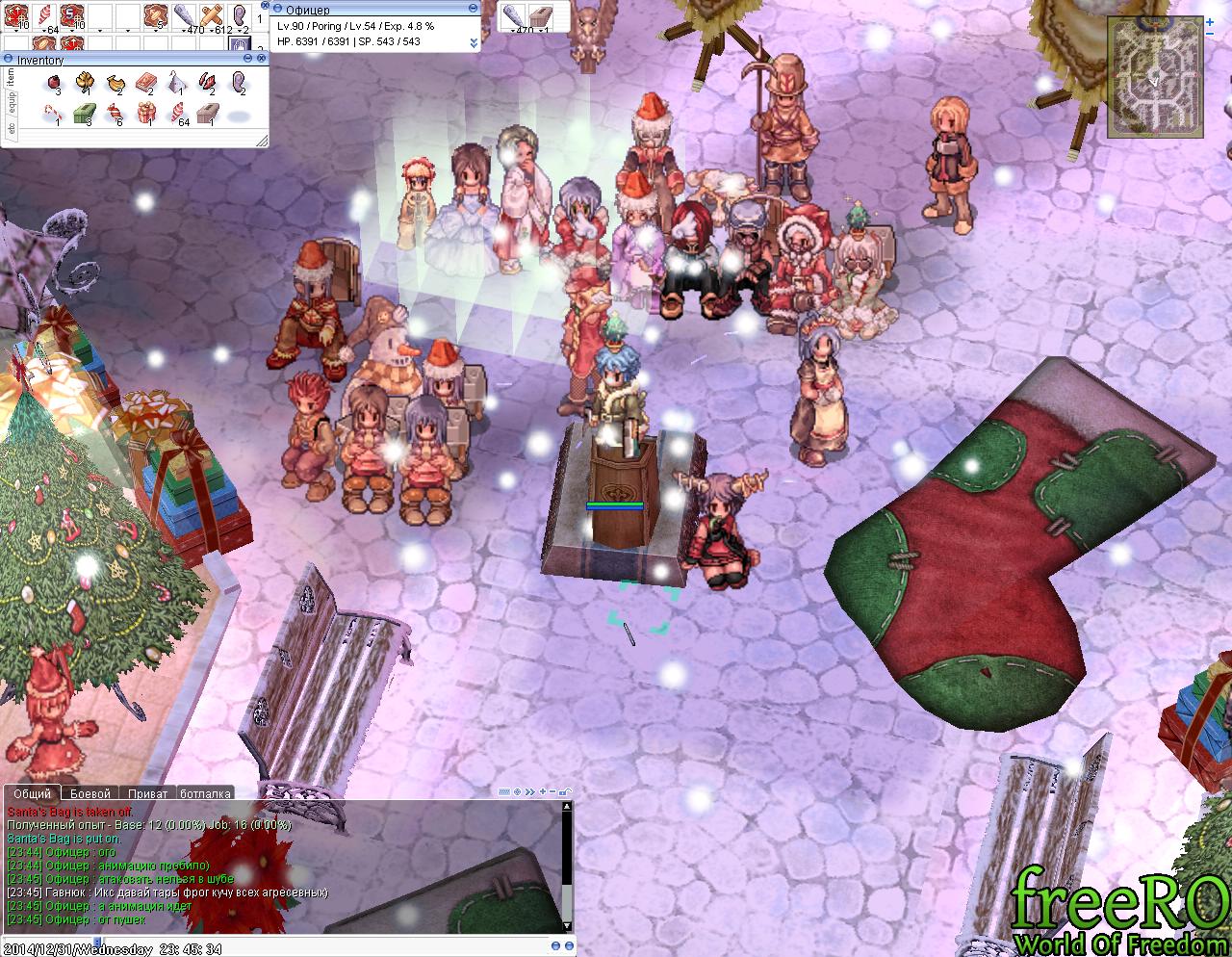1232x957 pixels.
Task: Switch to the equip inventory tab
Action: point(11,104)
